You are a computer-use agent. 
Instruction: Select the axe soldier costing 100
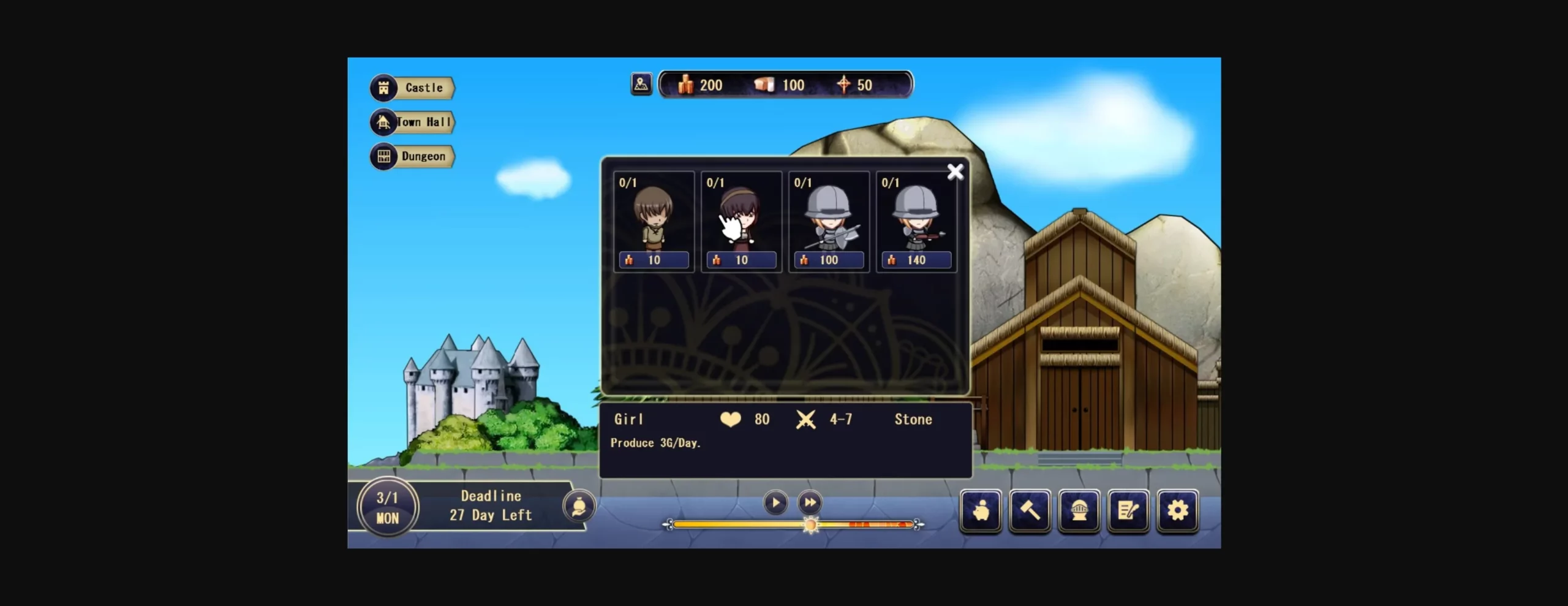(828, 221)
